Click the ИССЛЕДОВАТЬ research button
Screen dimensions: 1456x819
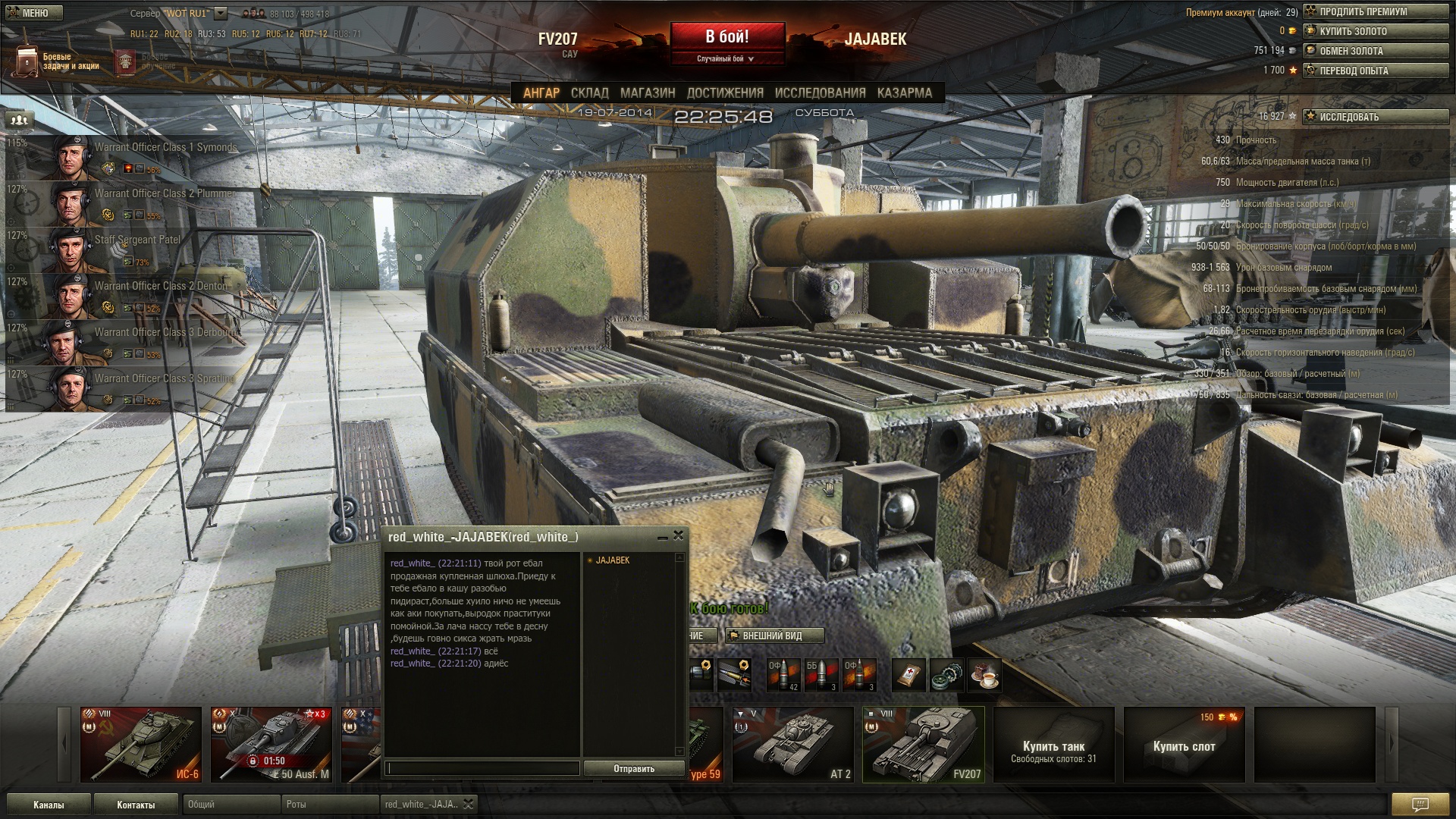[x=1376, y=117]
